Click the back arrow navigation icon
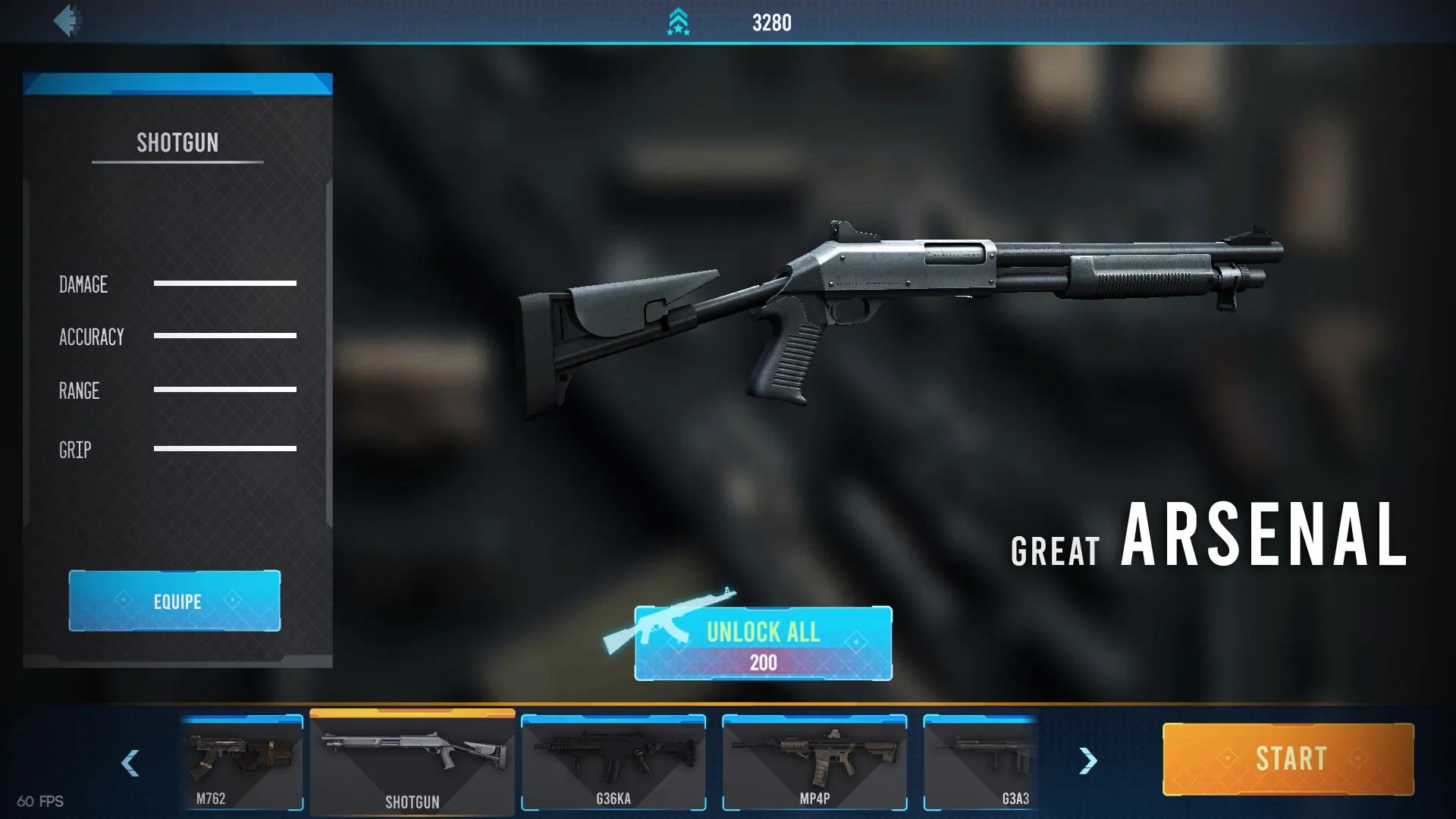This screenshot has height=819, width=1456. 68,20
